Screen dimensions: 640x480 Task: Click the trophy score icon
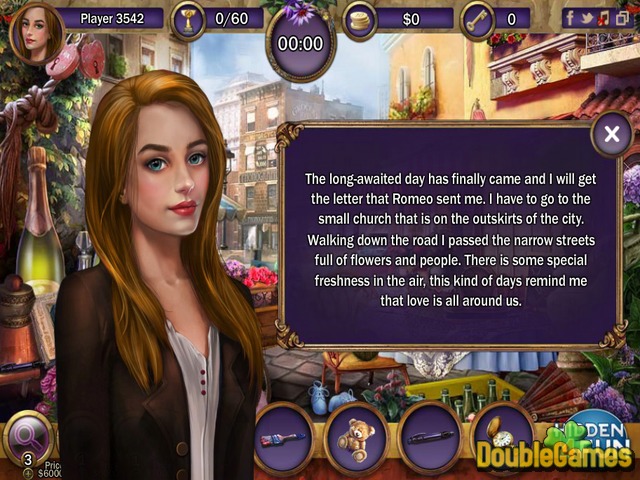185,18
